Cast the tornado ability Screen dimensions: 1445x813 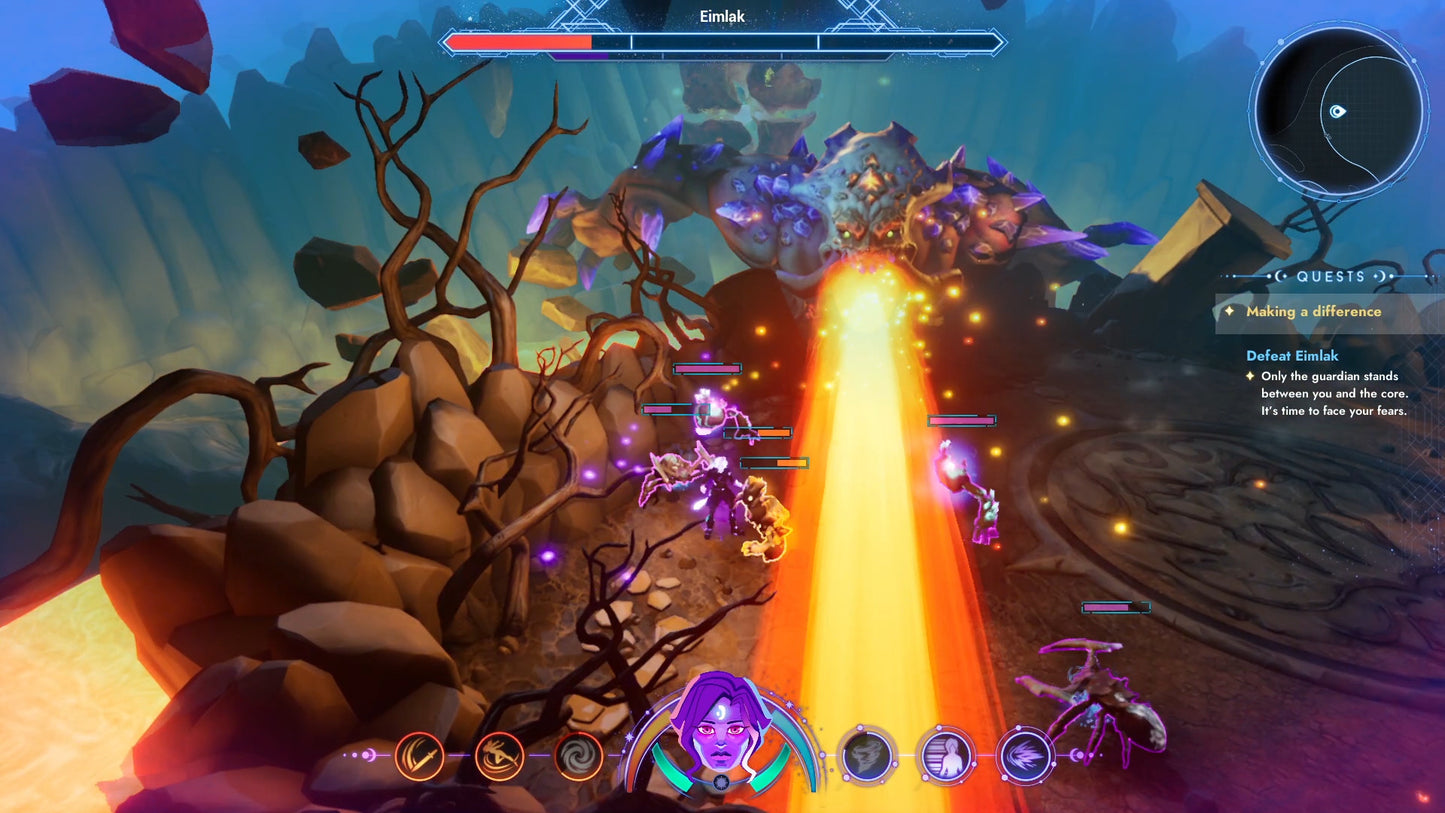865,755
